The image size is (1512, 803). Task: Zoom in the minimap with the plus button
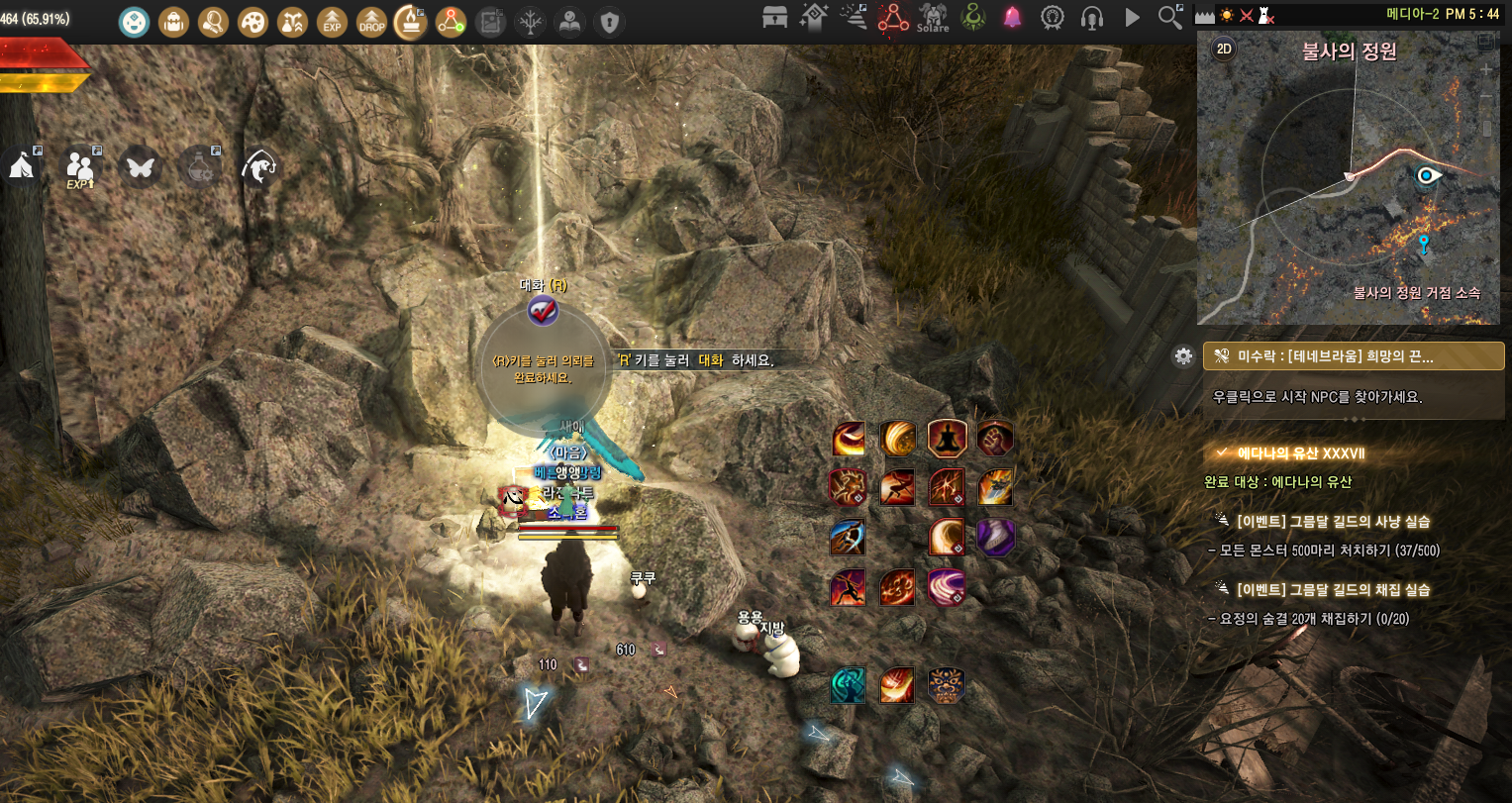tap(1486, 70)
